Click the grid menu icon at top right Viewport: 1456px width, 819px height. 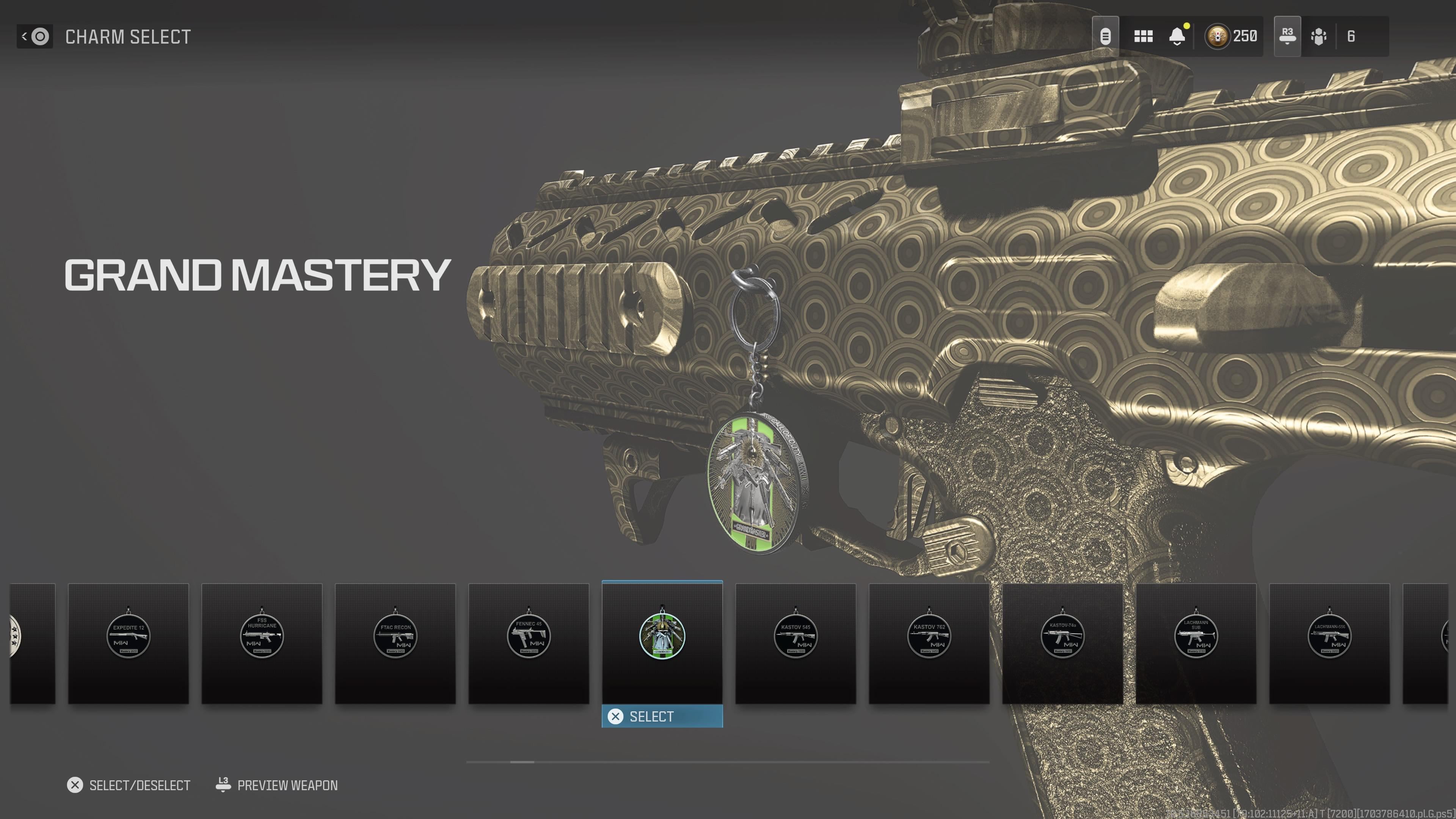pyautogui.click(x=1144, y=36)
